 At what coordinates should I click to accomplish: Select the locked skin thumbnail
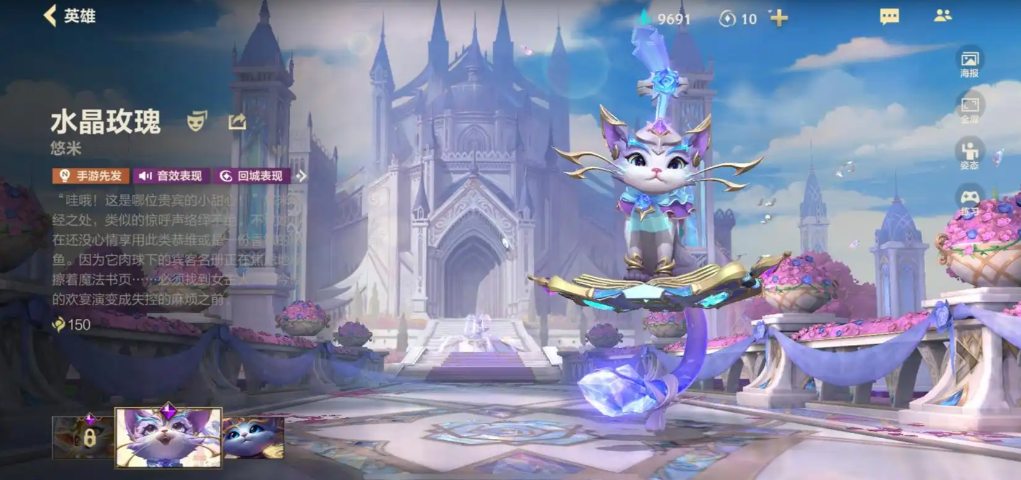pyautogui.click(x=82, y=437)
